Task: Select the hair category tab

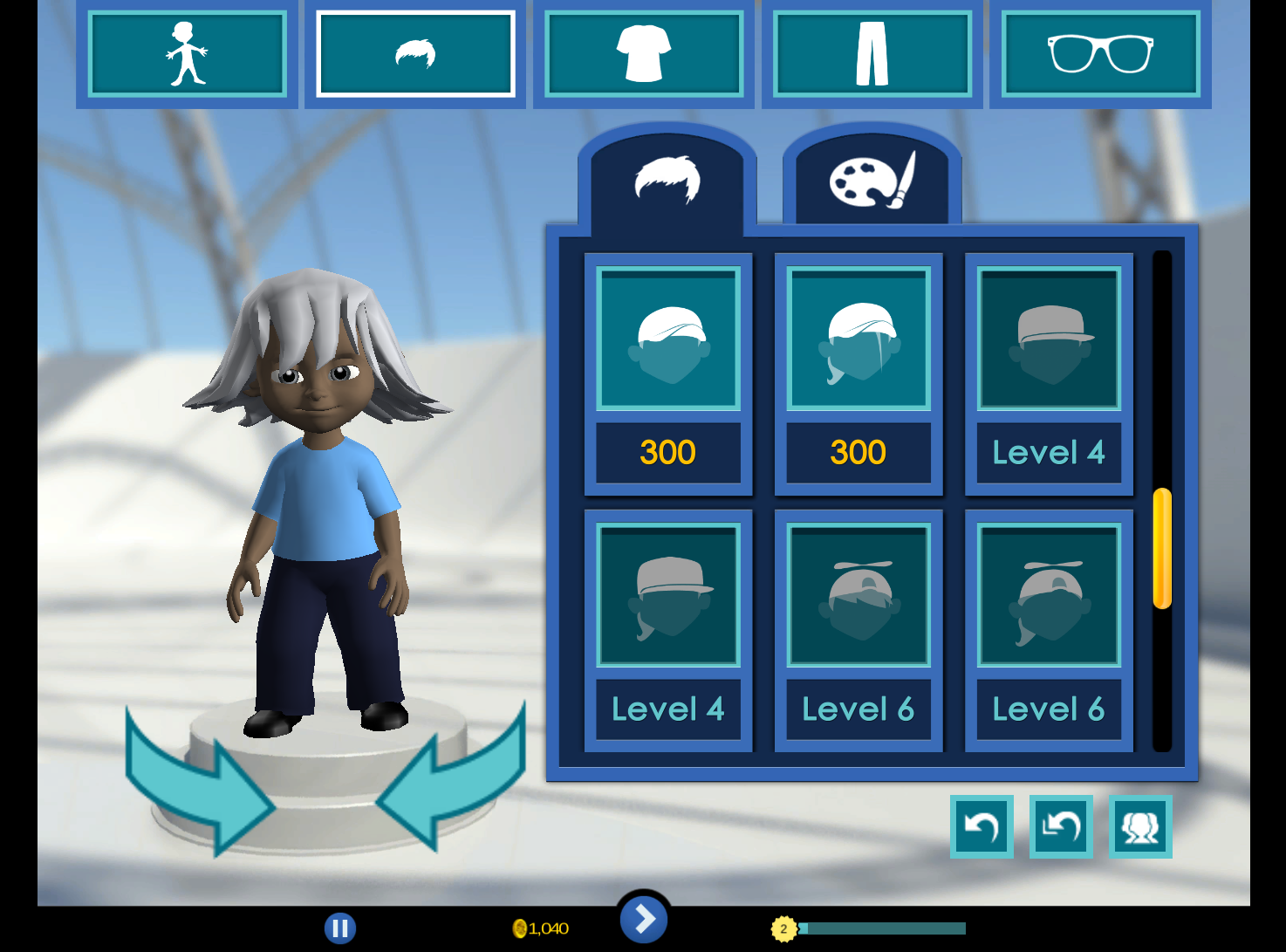Action: (415, 54)
